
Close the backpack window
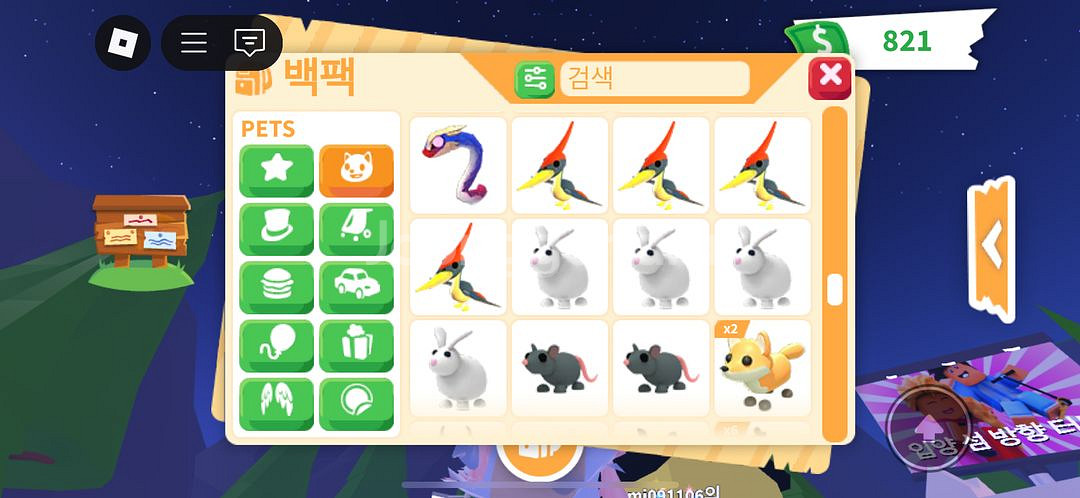click(x=829, y=78)
